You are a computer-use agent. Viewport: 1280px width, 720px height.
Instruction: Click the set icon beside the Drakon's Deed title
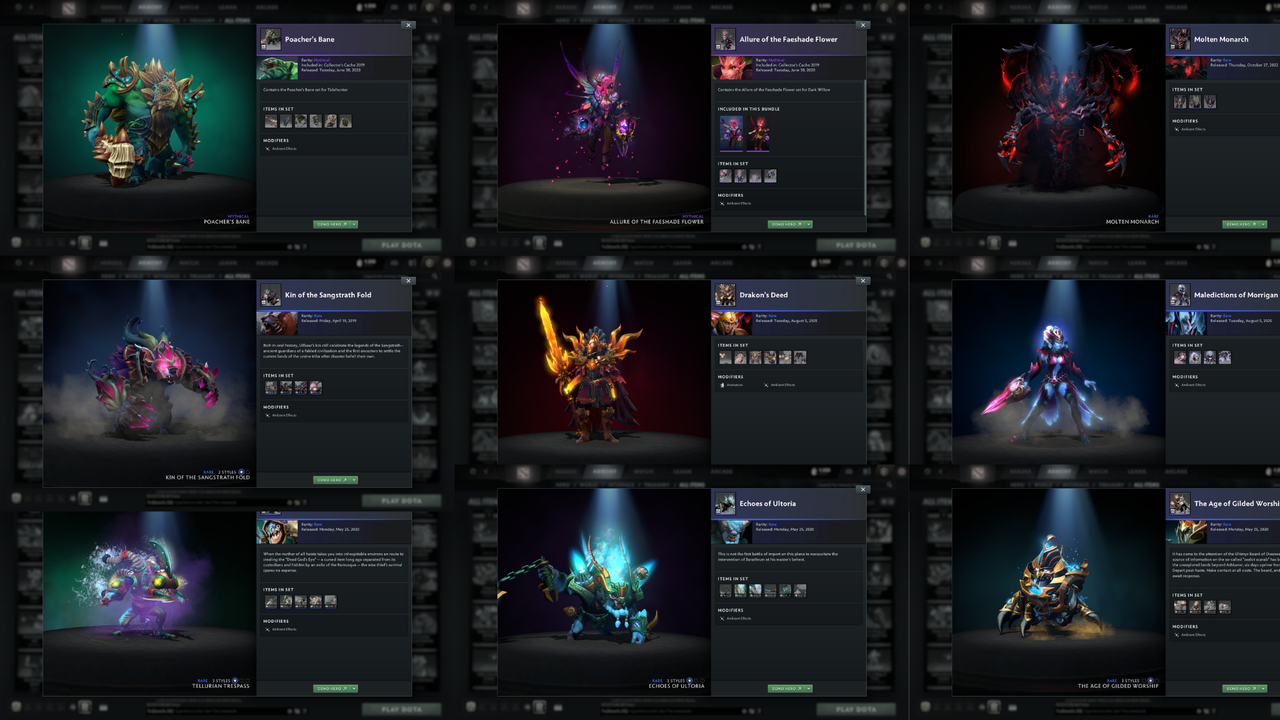pyautogui.click(x=725, y=294)
